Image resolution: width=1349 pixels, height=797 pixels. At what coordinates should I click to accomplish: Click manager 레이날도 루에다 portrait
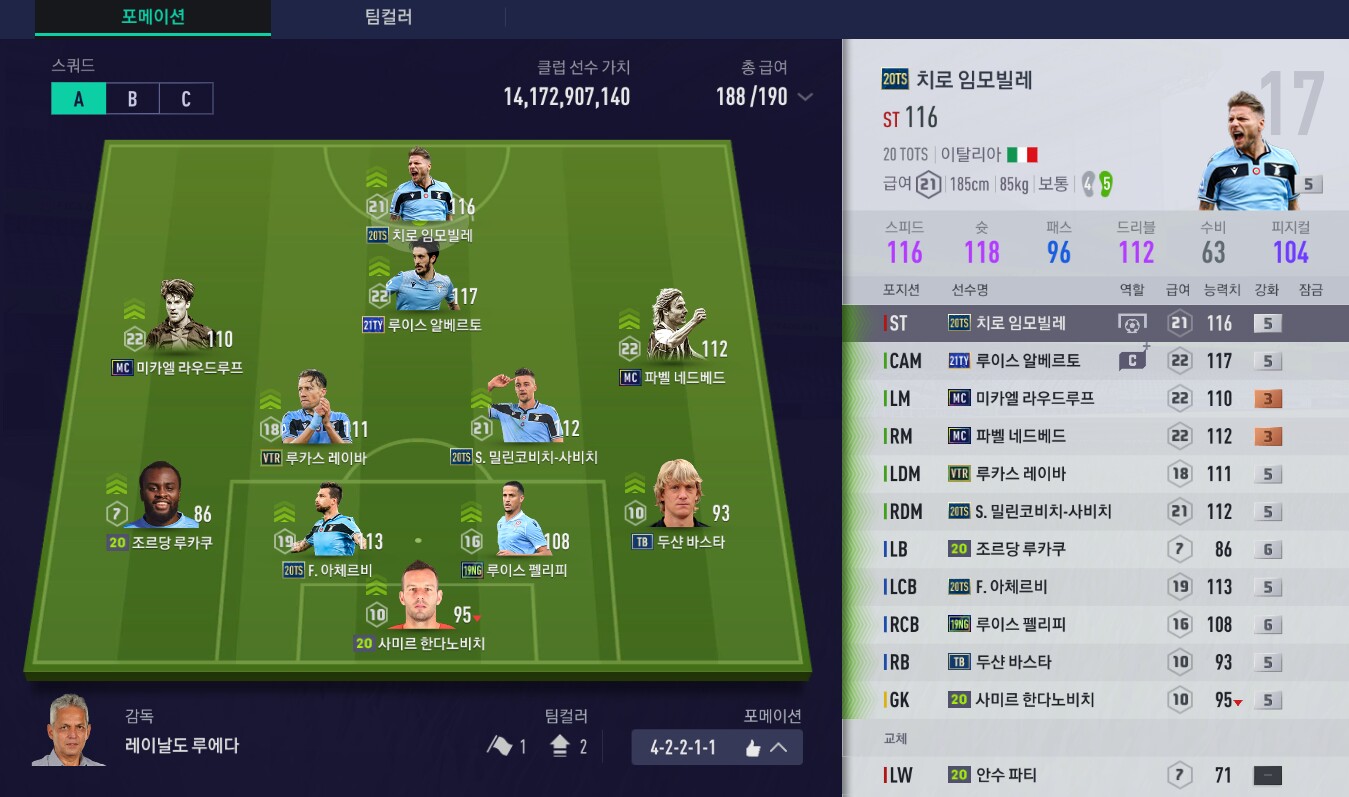68,731
